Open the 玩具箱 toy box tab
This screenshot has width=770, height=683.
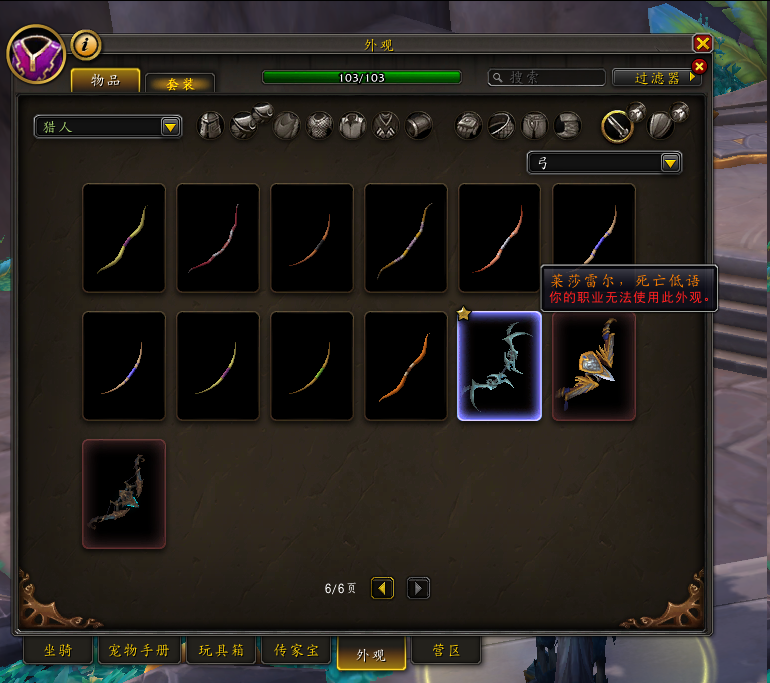[220, 651]
